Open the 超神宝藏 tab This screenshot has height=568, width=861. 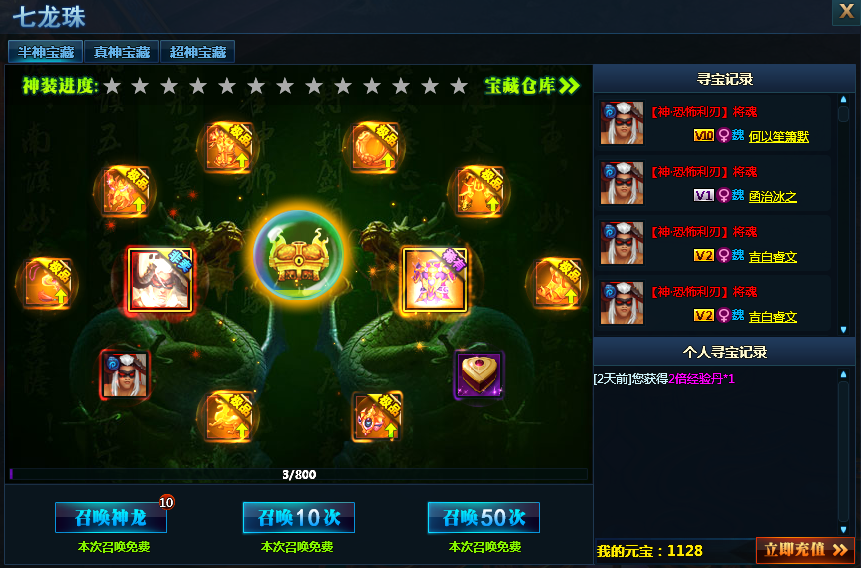[x=198, y=52]
